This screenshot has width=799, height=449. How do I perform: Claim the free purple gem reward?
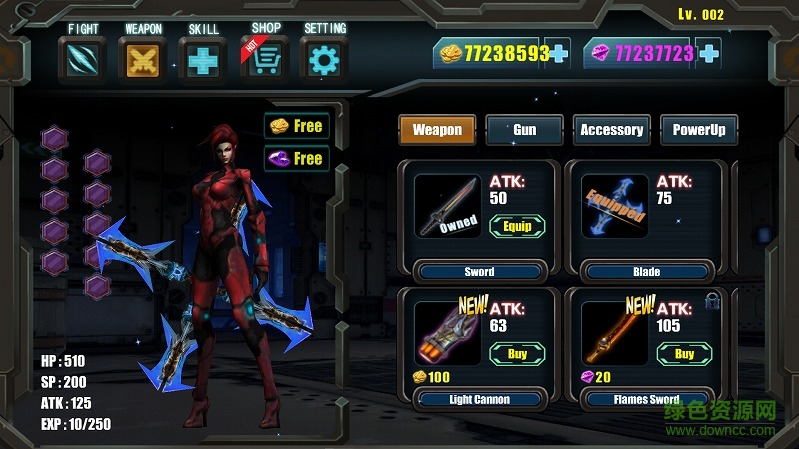(297, 158)
